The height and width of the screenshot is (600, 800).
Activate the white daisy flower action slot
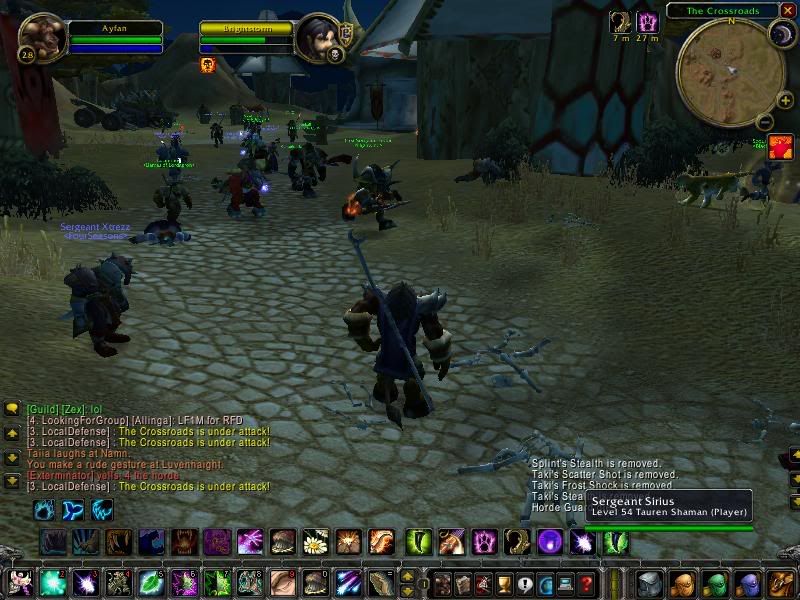316,542
